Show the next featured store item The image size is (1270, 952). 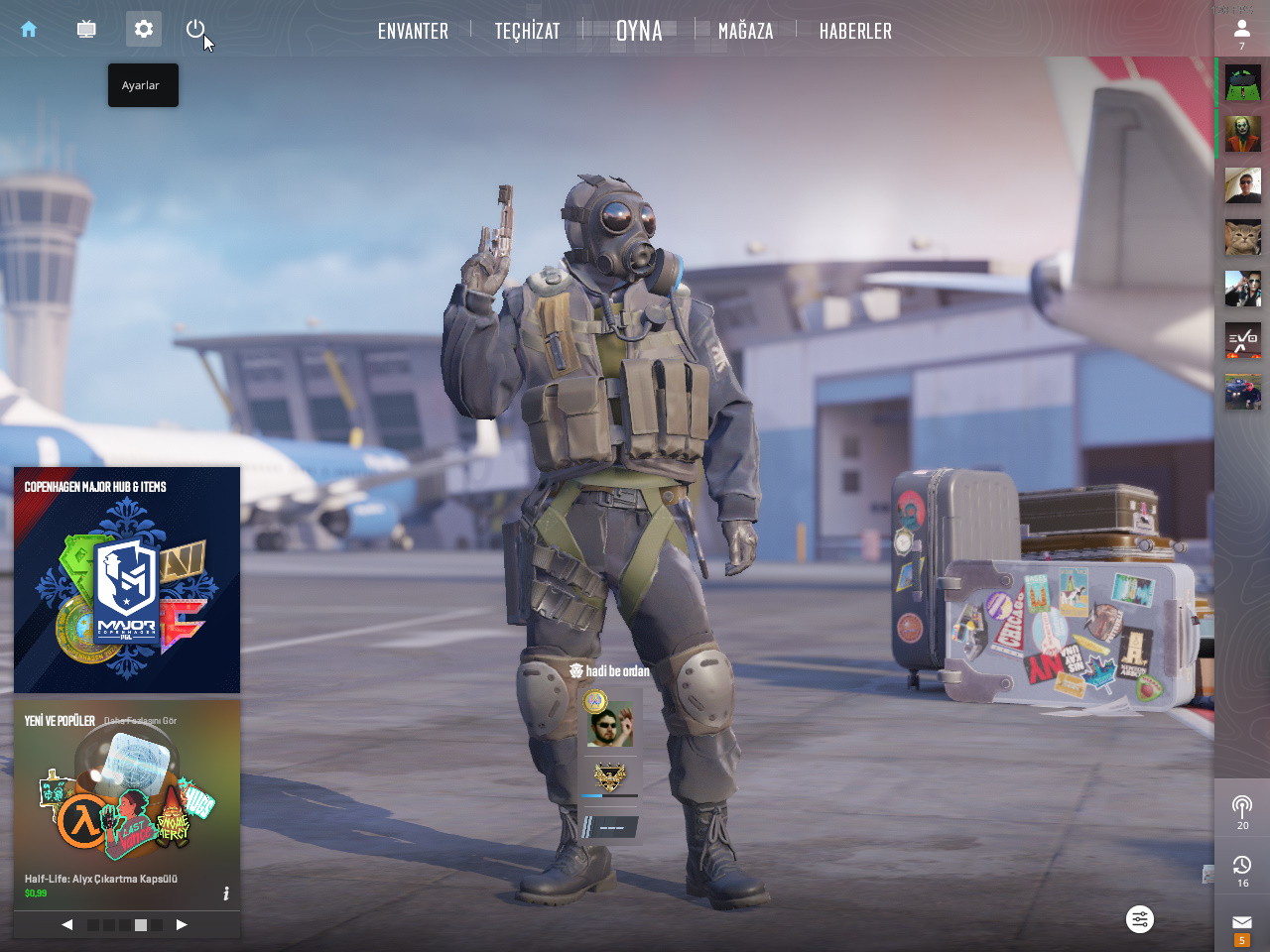click(x=182, y=924)
